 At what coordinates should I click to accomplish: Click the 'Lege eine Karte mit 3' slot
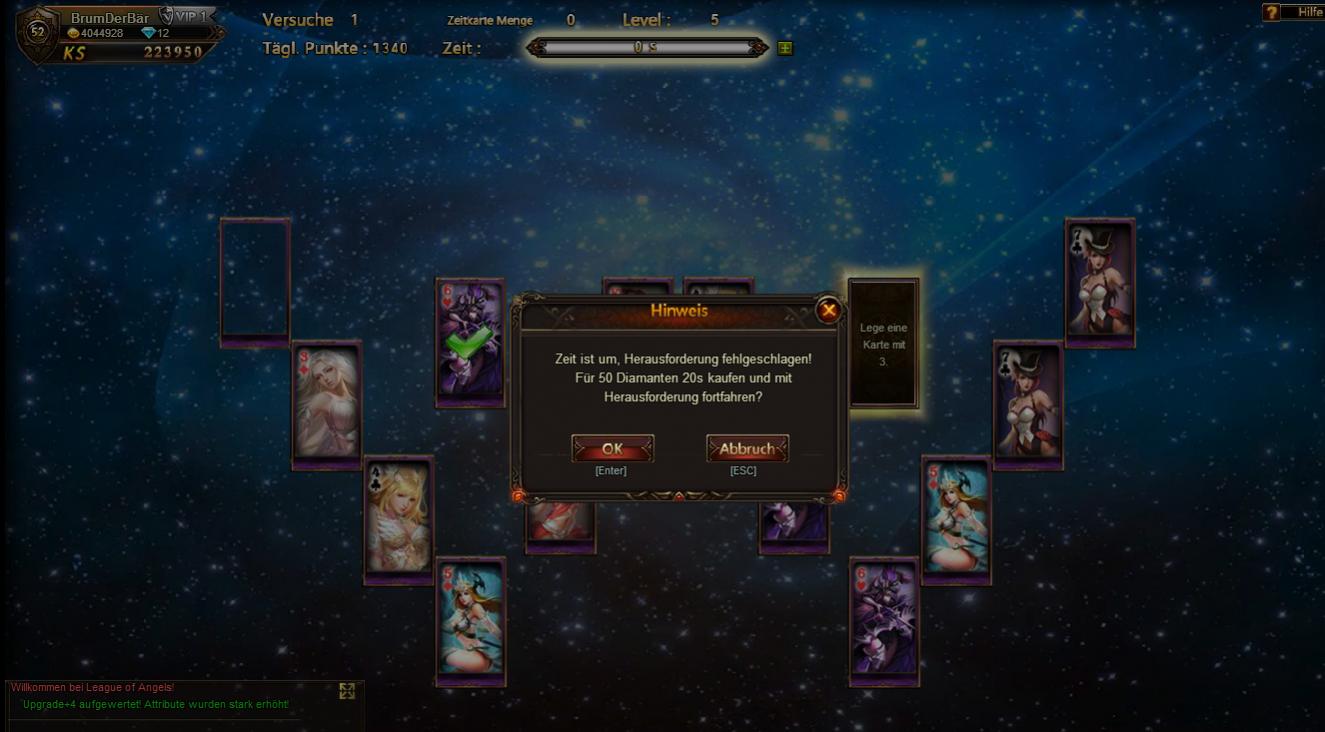pyautogui.click(x=883, y=343)
